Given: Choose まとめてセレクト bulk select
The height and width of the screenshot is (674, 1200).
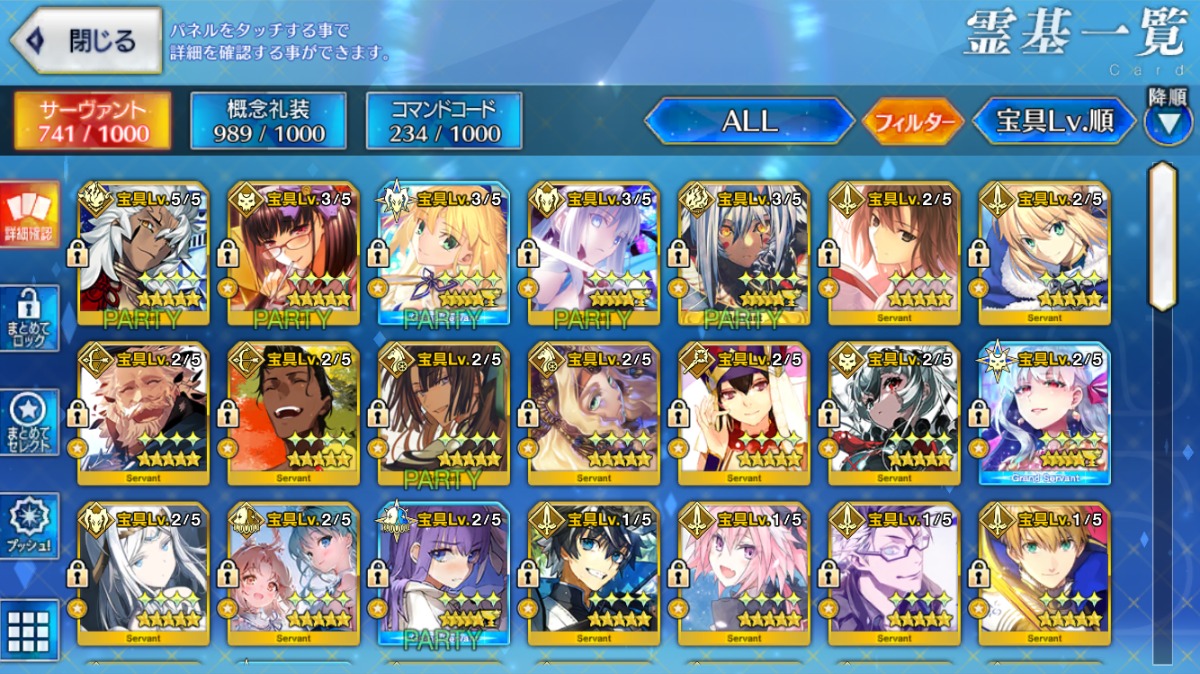Looking at the screenshot, I should [29, 422].
